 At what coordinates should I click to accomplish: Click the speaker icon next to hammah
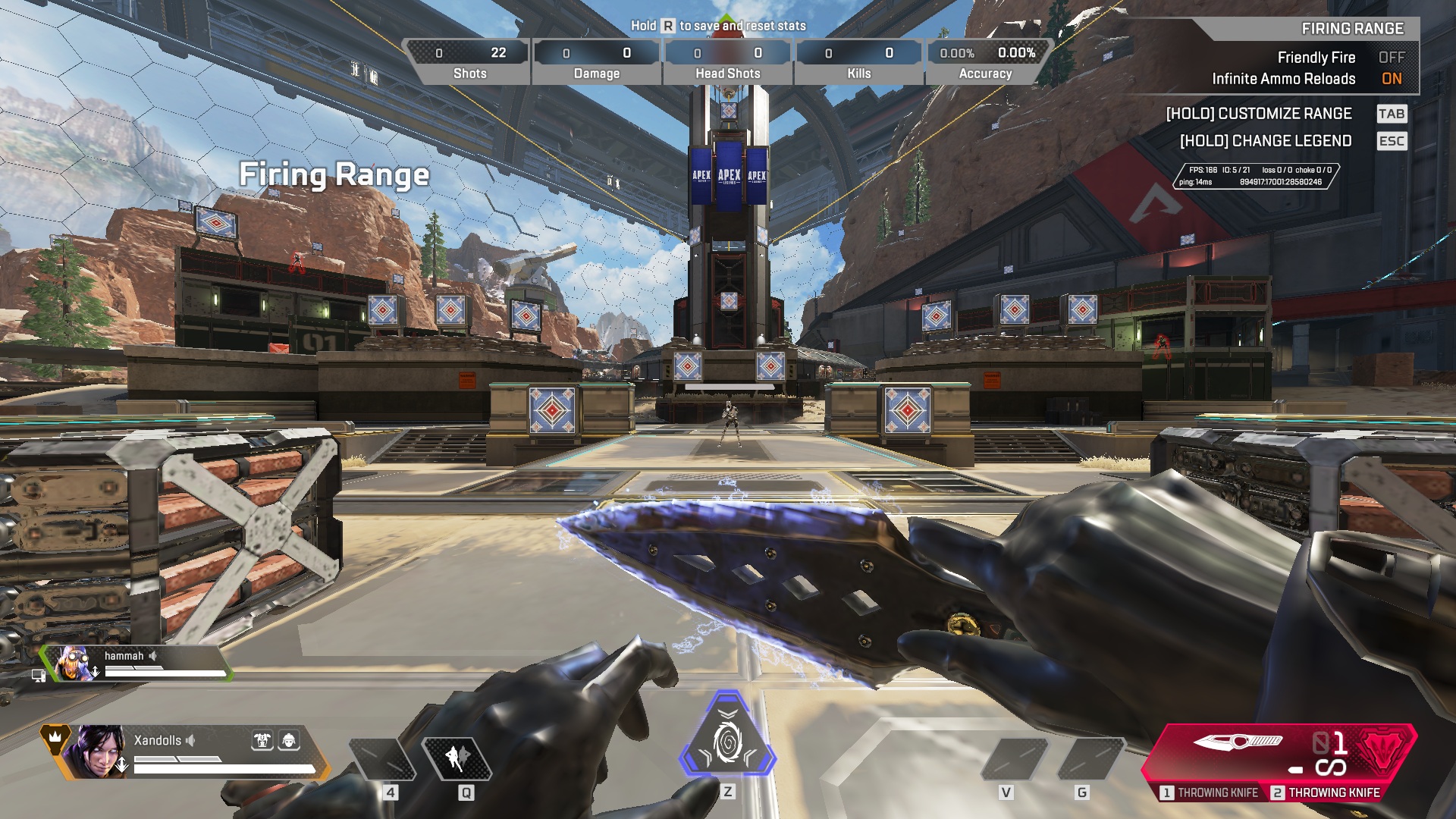coord(153,656)
